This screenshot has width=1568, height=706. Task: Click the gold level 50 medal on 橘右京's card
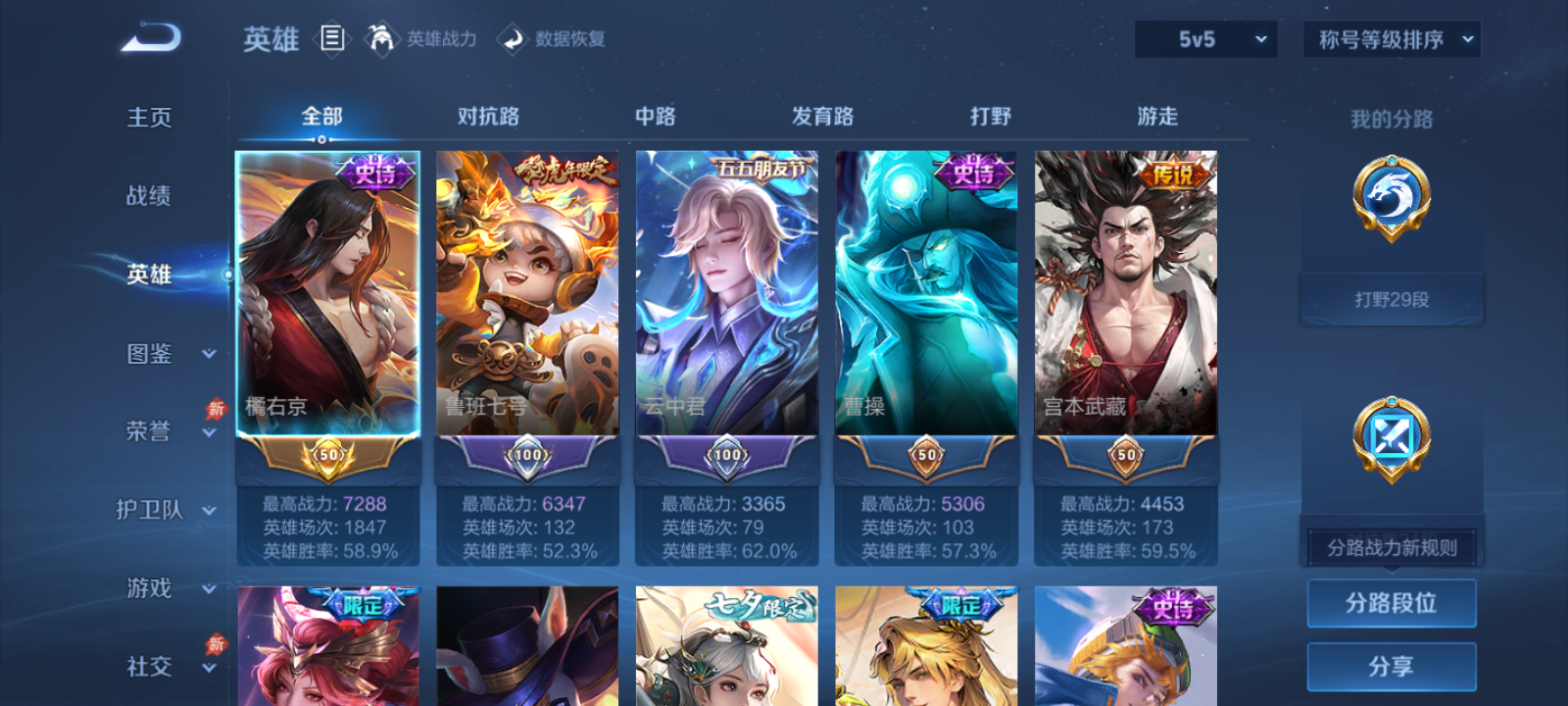(327, 454)
